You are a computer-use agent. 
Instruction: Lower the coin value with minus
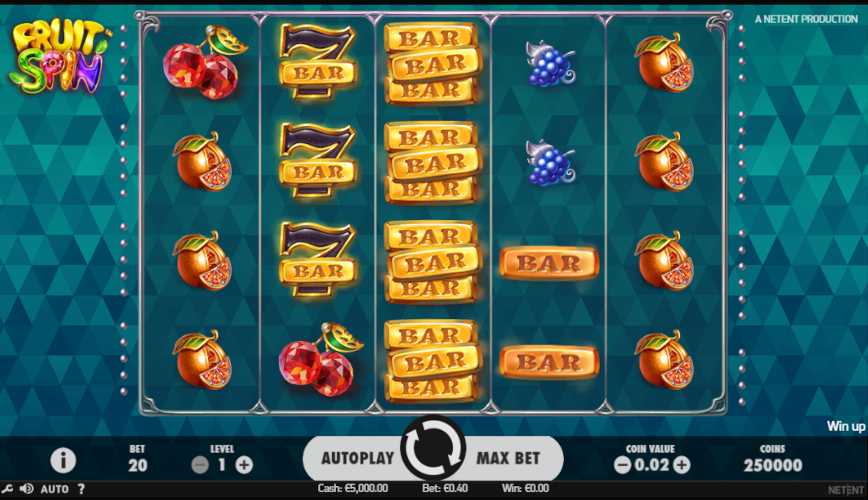point(622,465)
